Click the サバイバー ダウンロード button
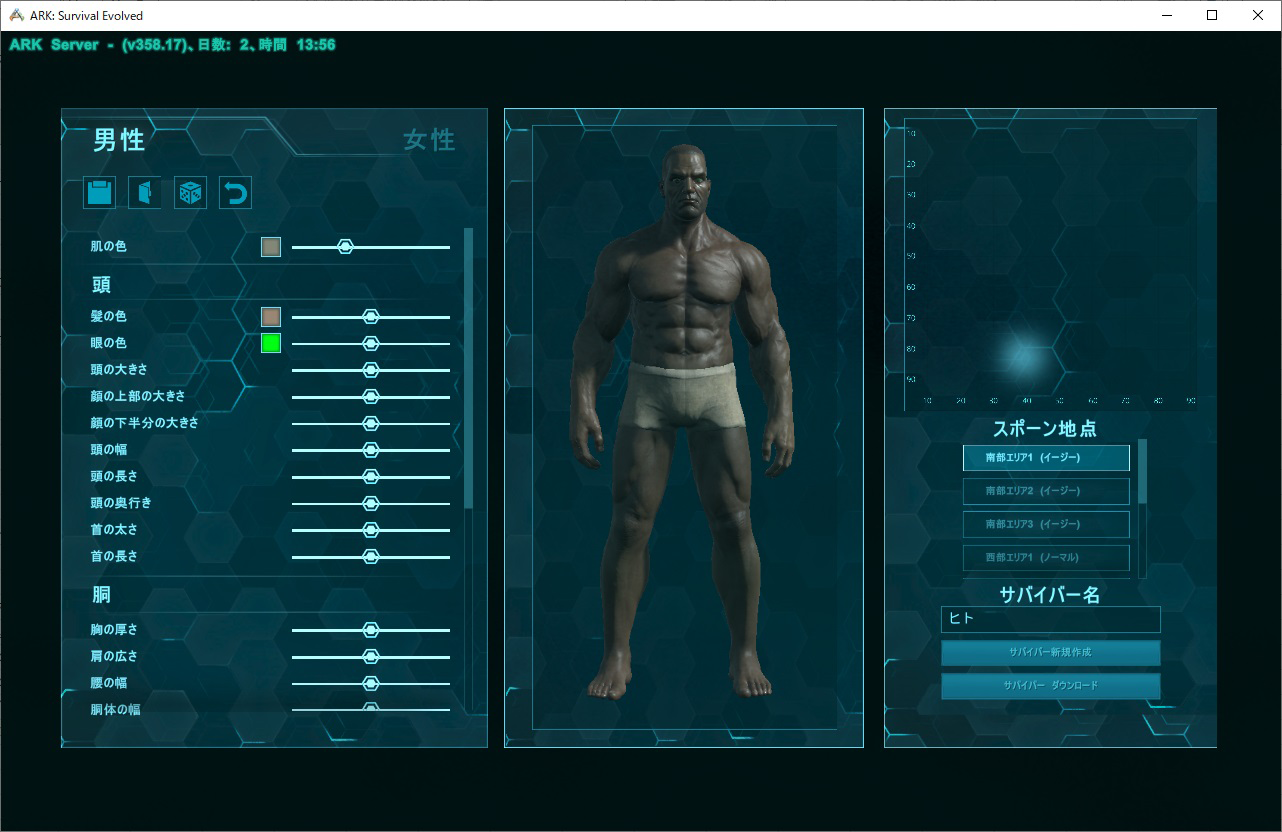Viewport: 1282px width, 832px height. click(x=1050, y=686)
